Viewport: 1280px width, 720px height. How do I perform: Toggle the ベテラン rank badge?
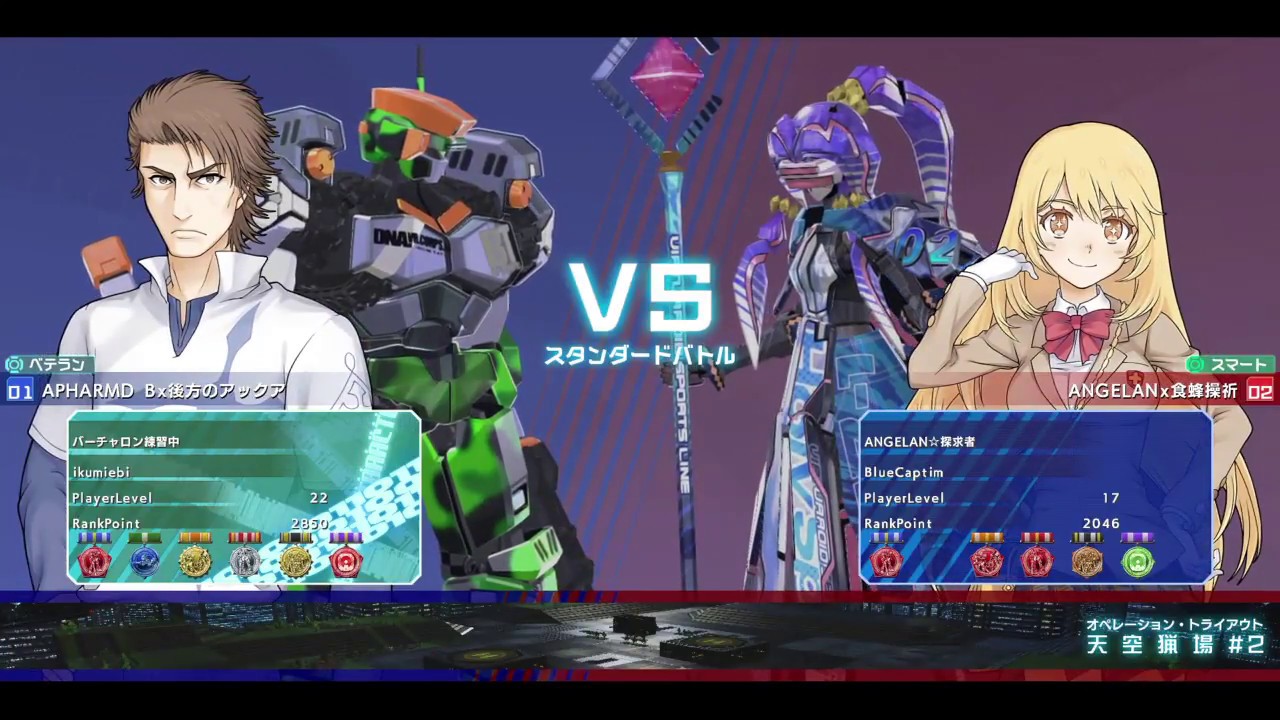[x=49, y=364]
